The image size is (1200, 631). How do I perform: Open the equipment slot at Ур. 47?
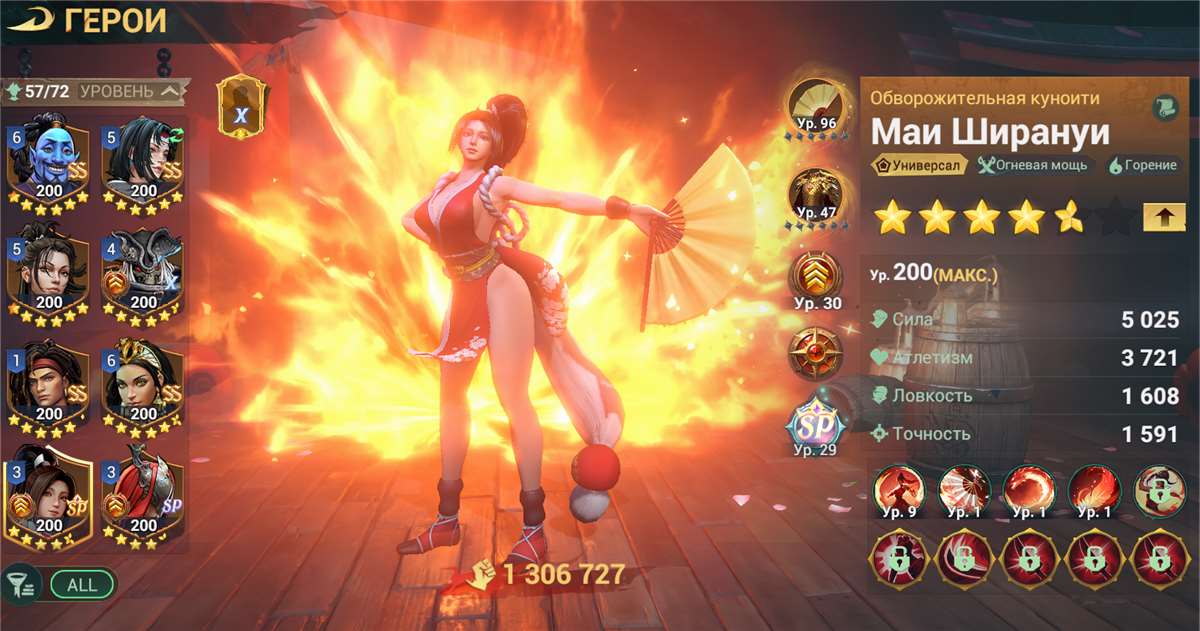pyautogui.click(x=814, y=196)
